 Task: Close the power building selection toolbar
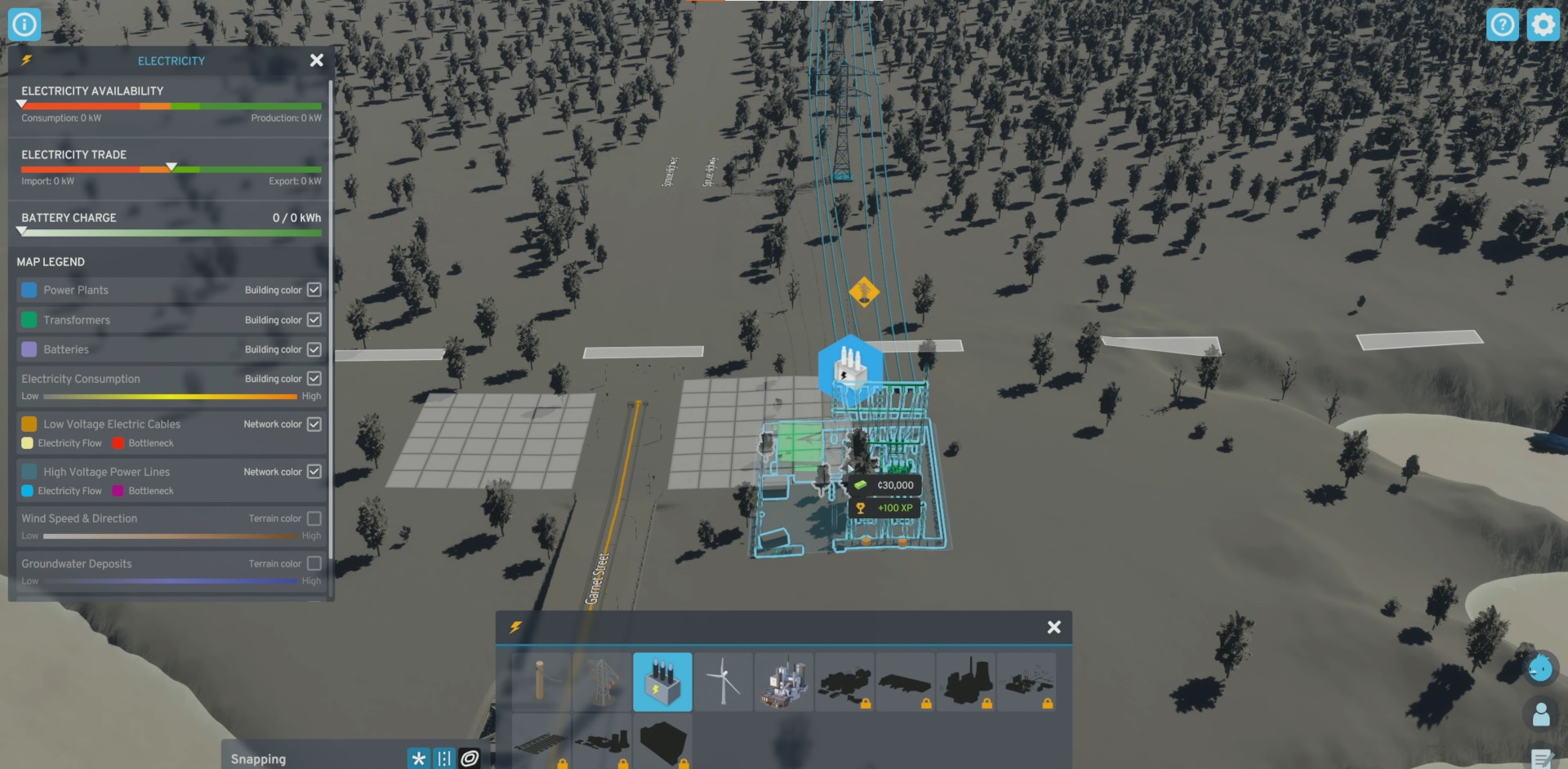pyautogui.click(x=1053, y=627)
